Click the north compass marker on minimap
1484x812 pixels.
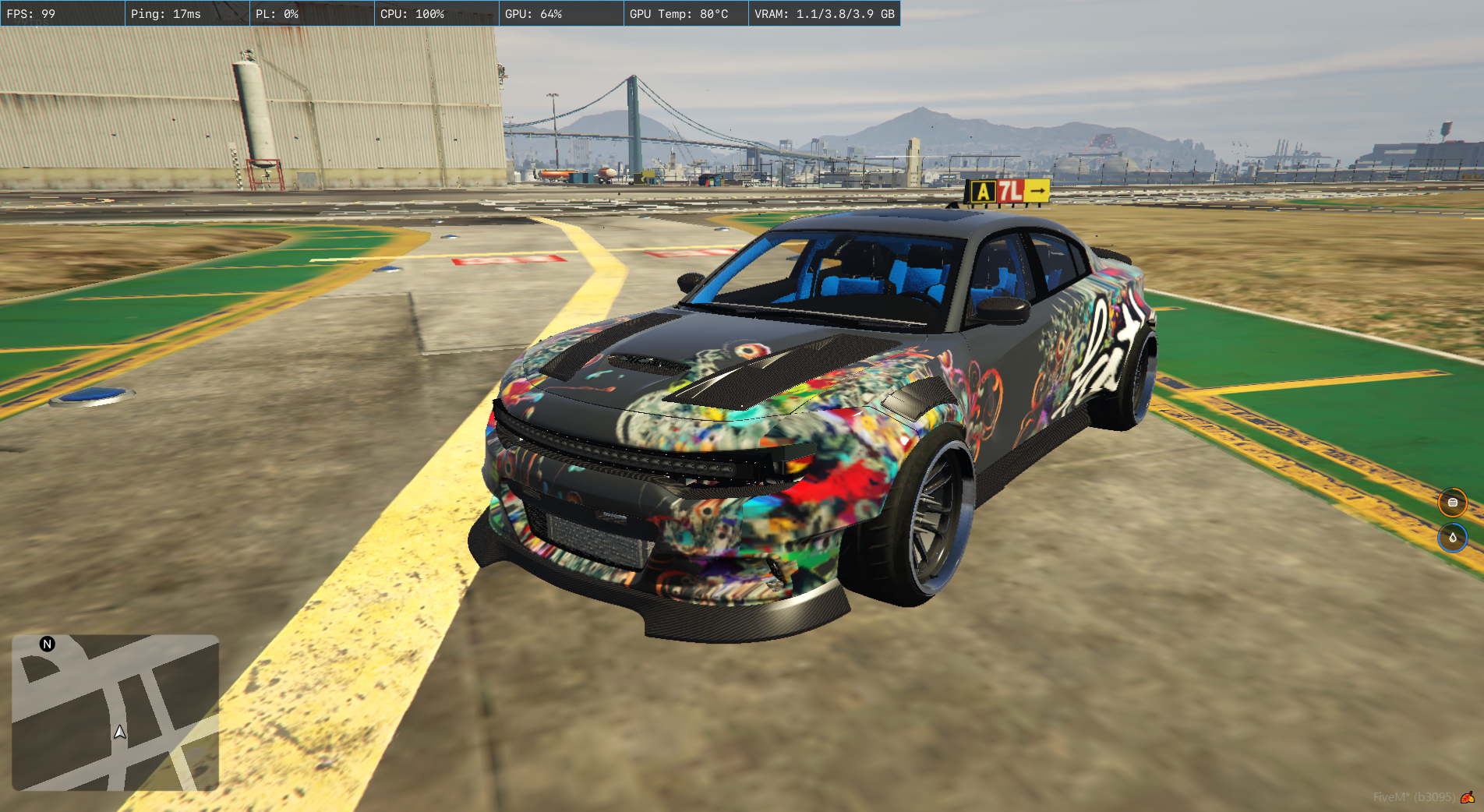(48, 644)
